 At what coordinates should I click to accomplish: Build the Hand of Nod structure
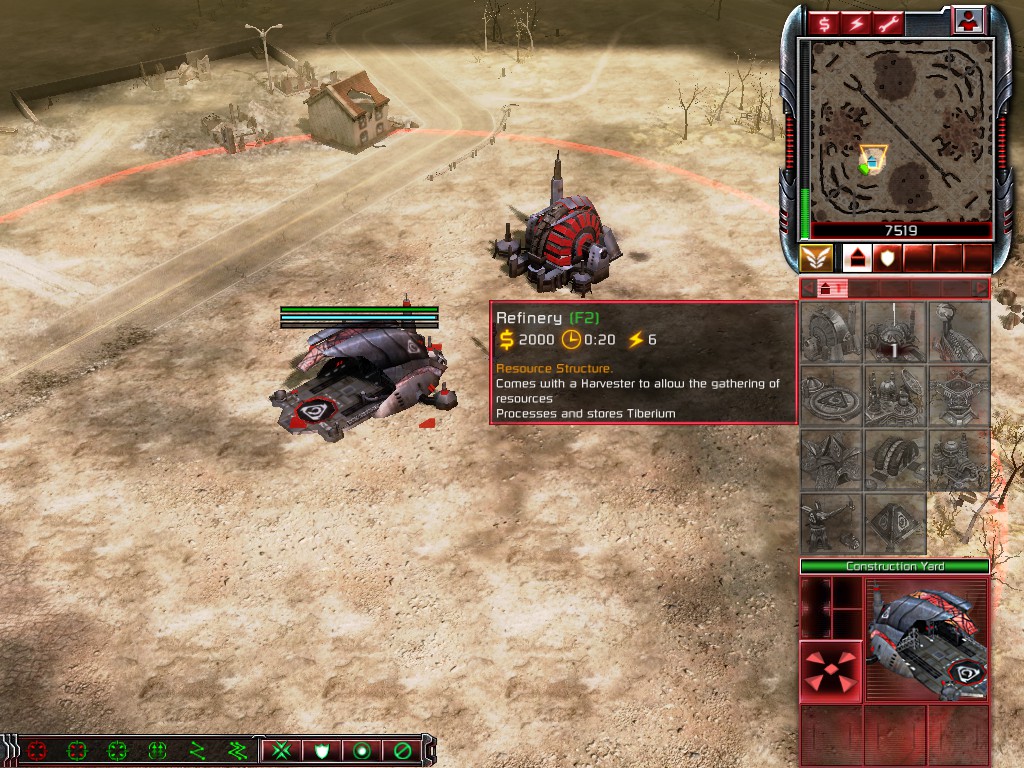pyautogui.click(x=959, y=332)
